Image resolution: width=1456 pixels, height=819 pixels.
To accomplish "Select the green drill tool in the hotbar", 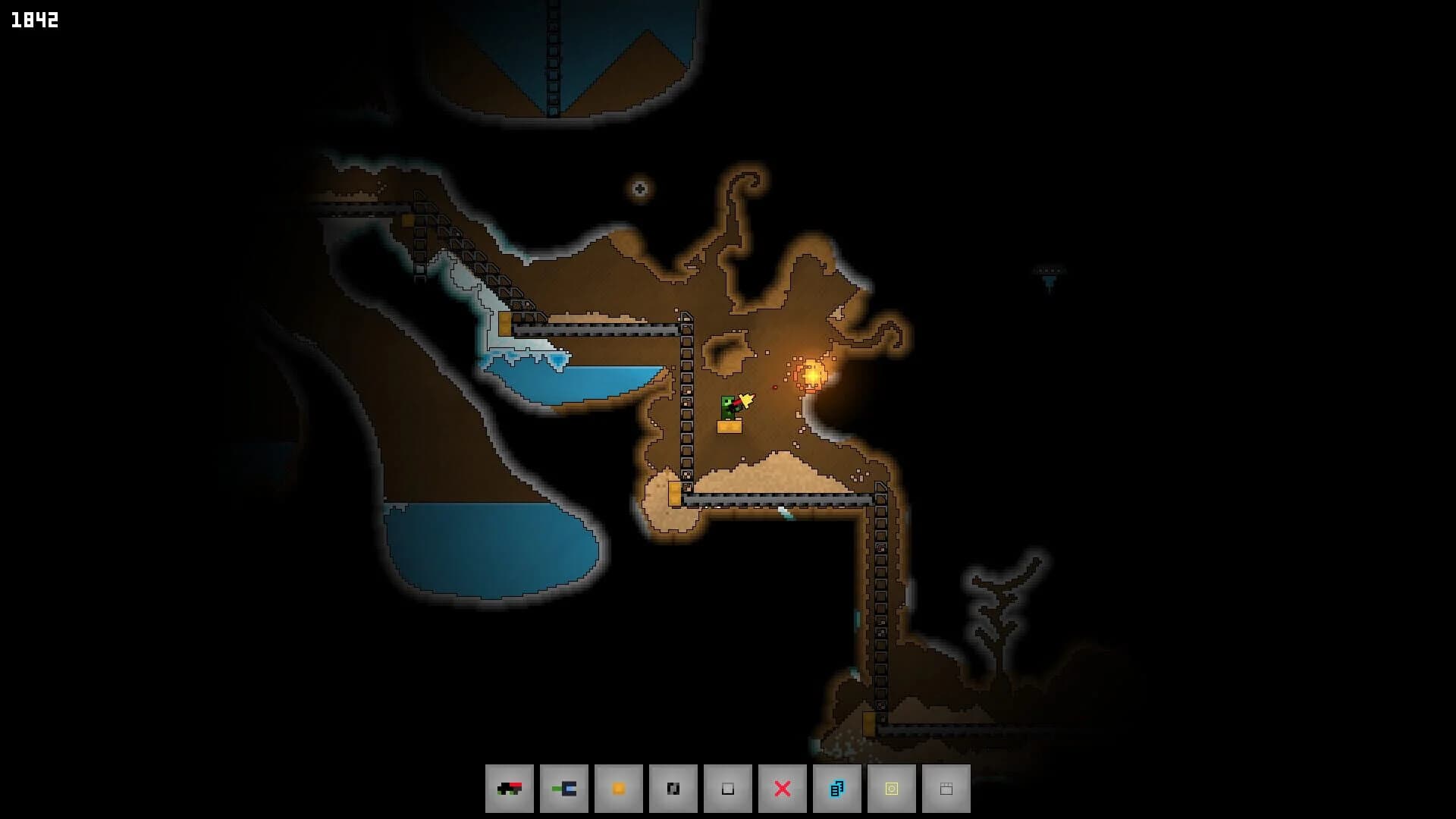I will point(564,788).
